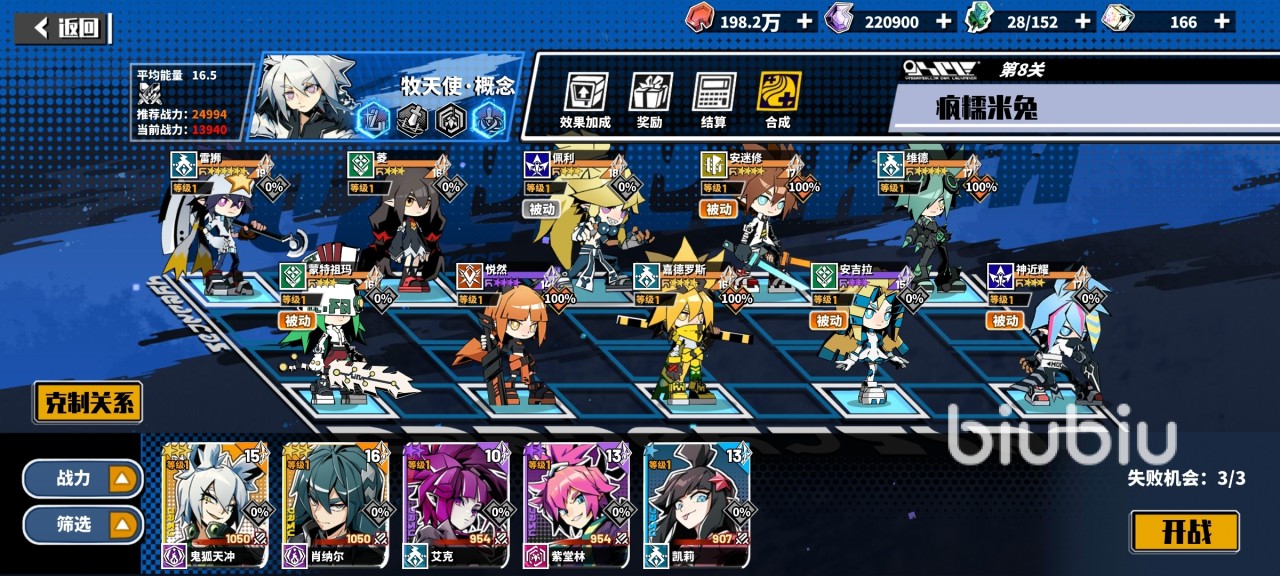Viewport: 1280px width, 576px height.
Task: Add more purple crystal currency
Action: [943, 21]
